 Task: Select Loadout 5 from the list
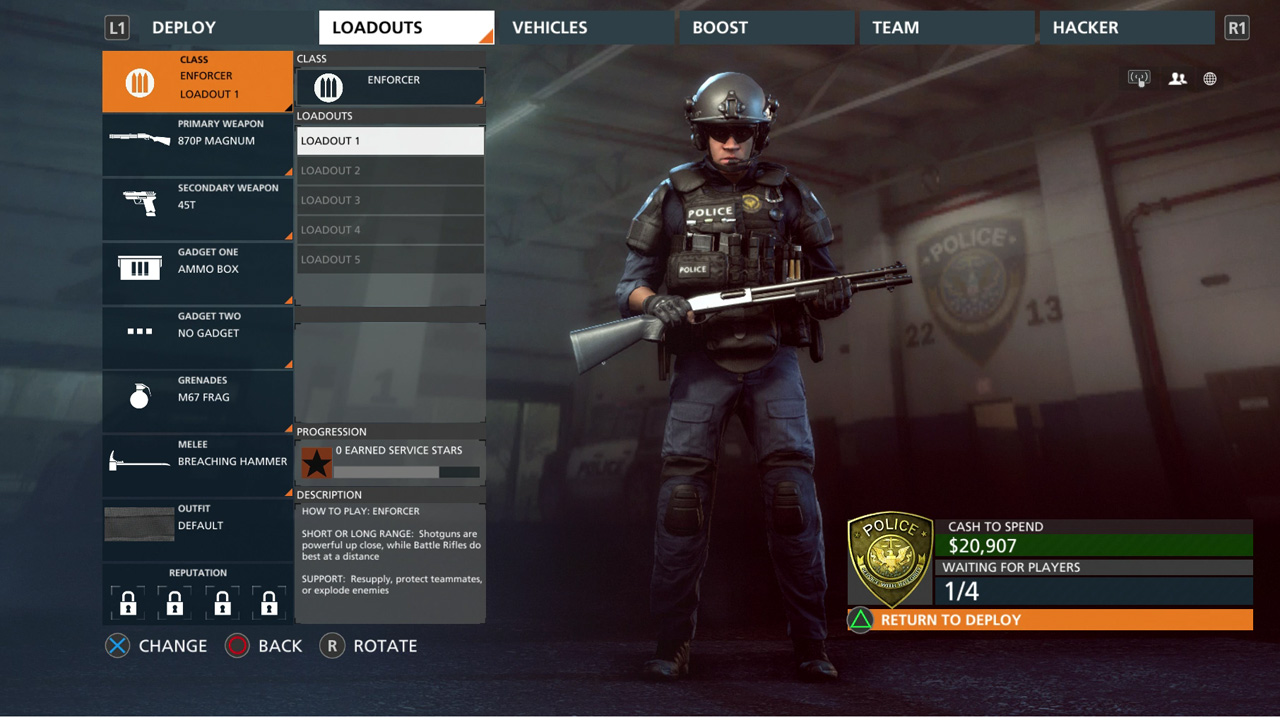click(390, 260)
